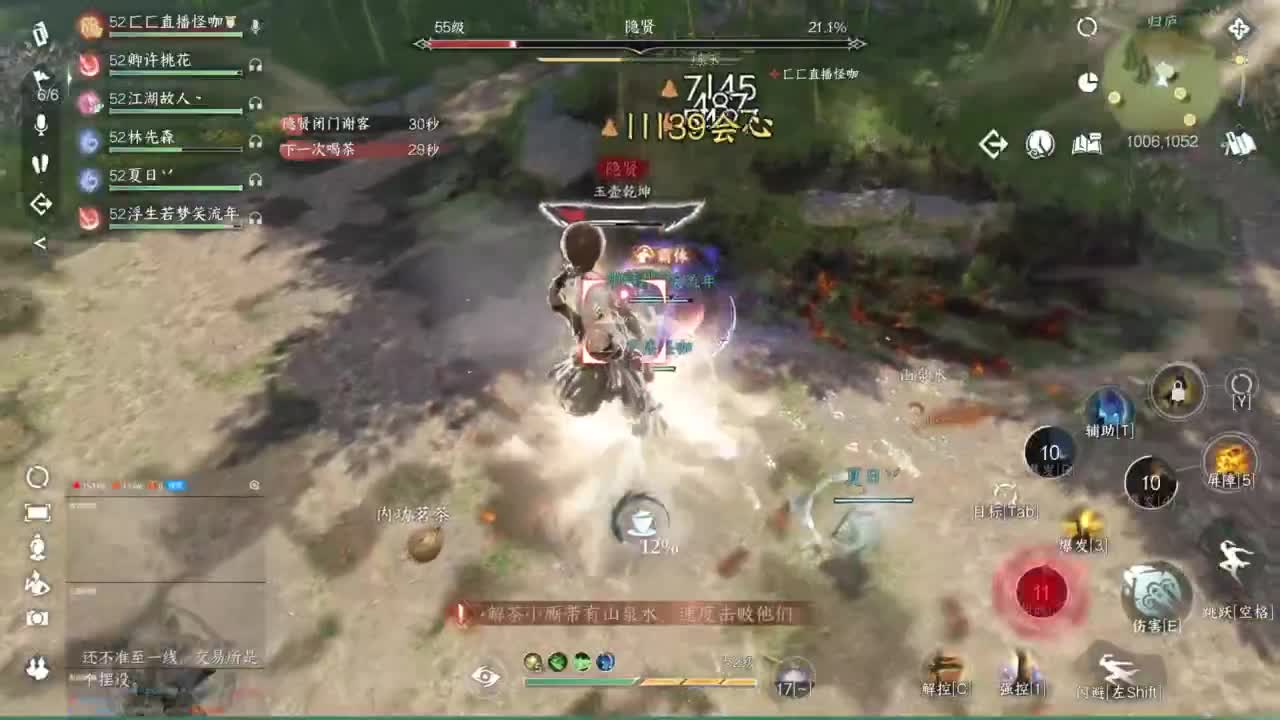
Task: Activate the 辅助[T] support skill icon
Action: click(1108, 408)
